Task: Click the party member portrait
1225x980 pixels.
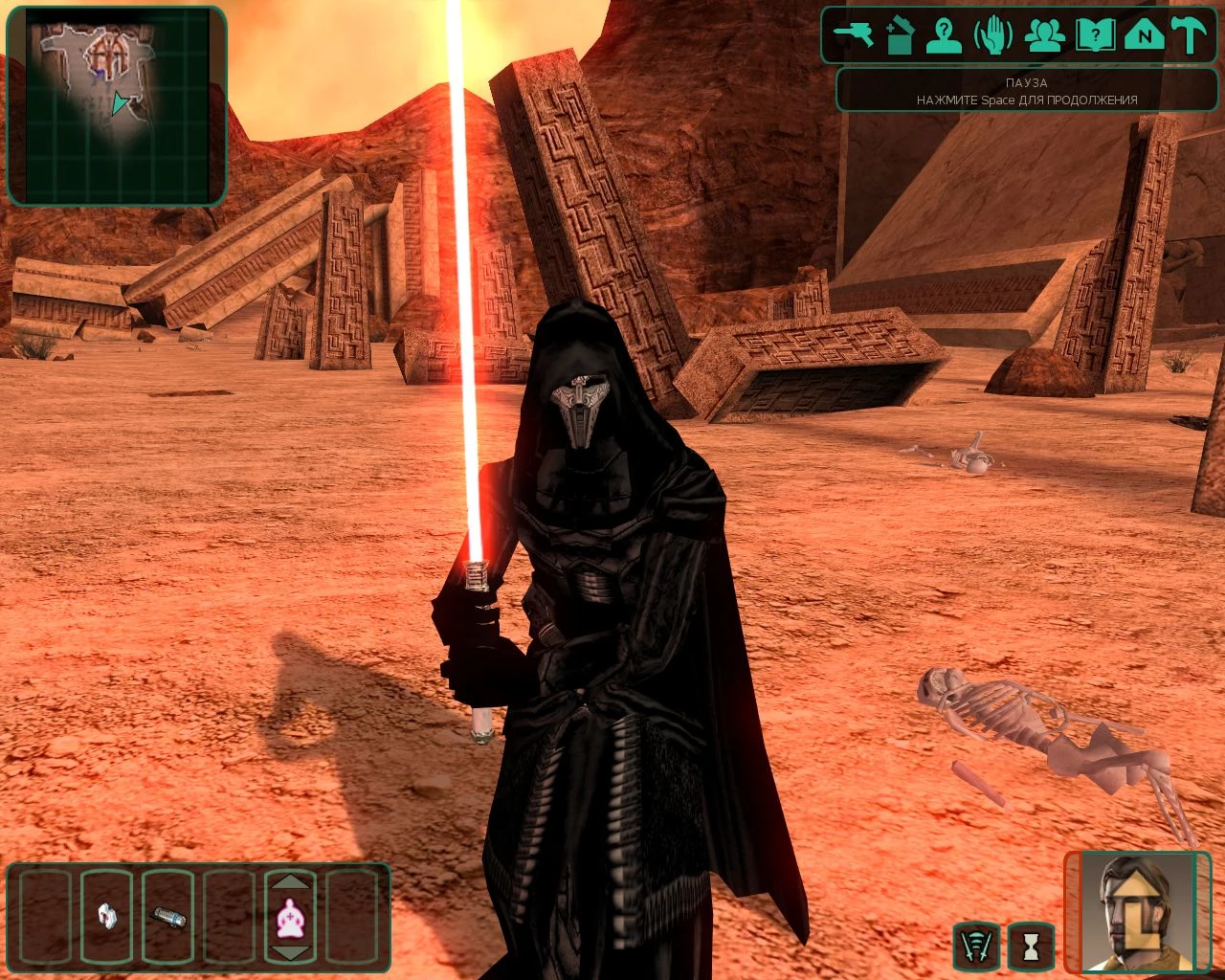Action: 1135,919
